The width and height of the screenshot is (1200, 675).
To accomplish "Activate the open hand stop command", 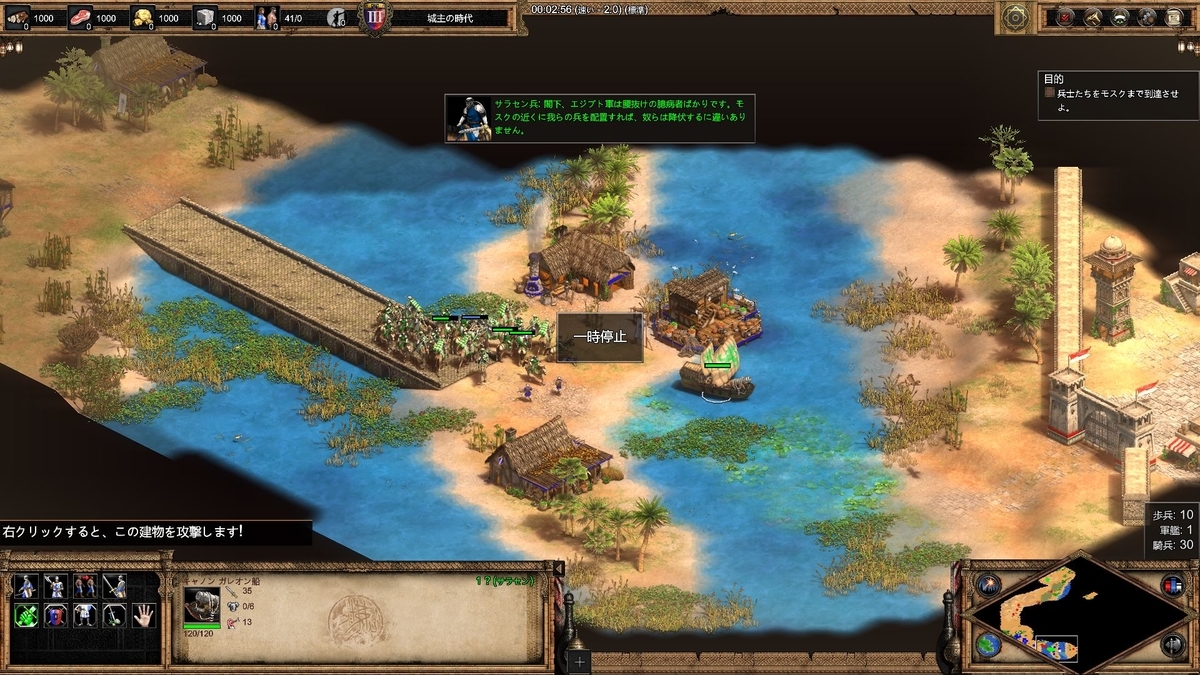I will 144,615.
